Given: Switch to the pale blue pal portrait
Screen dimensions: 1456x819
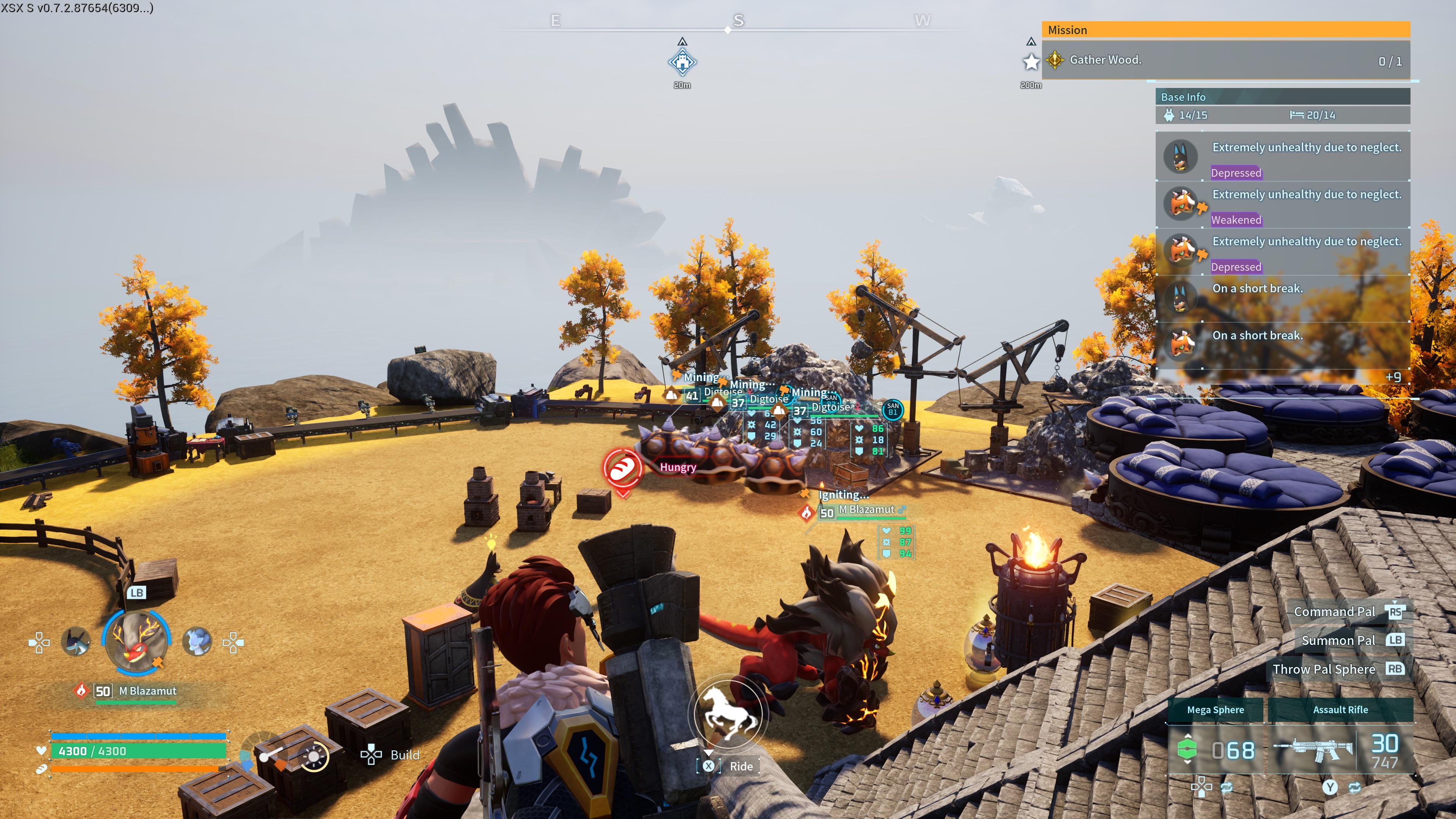Looking at the screenshot, I should 197,642.
